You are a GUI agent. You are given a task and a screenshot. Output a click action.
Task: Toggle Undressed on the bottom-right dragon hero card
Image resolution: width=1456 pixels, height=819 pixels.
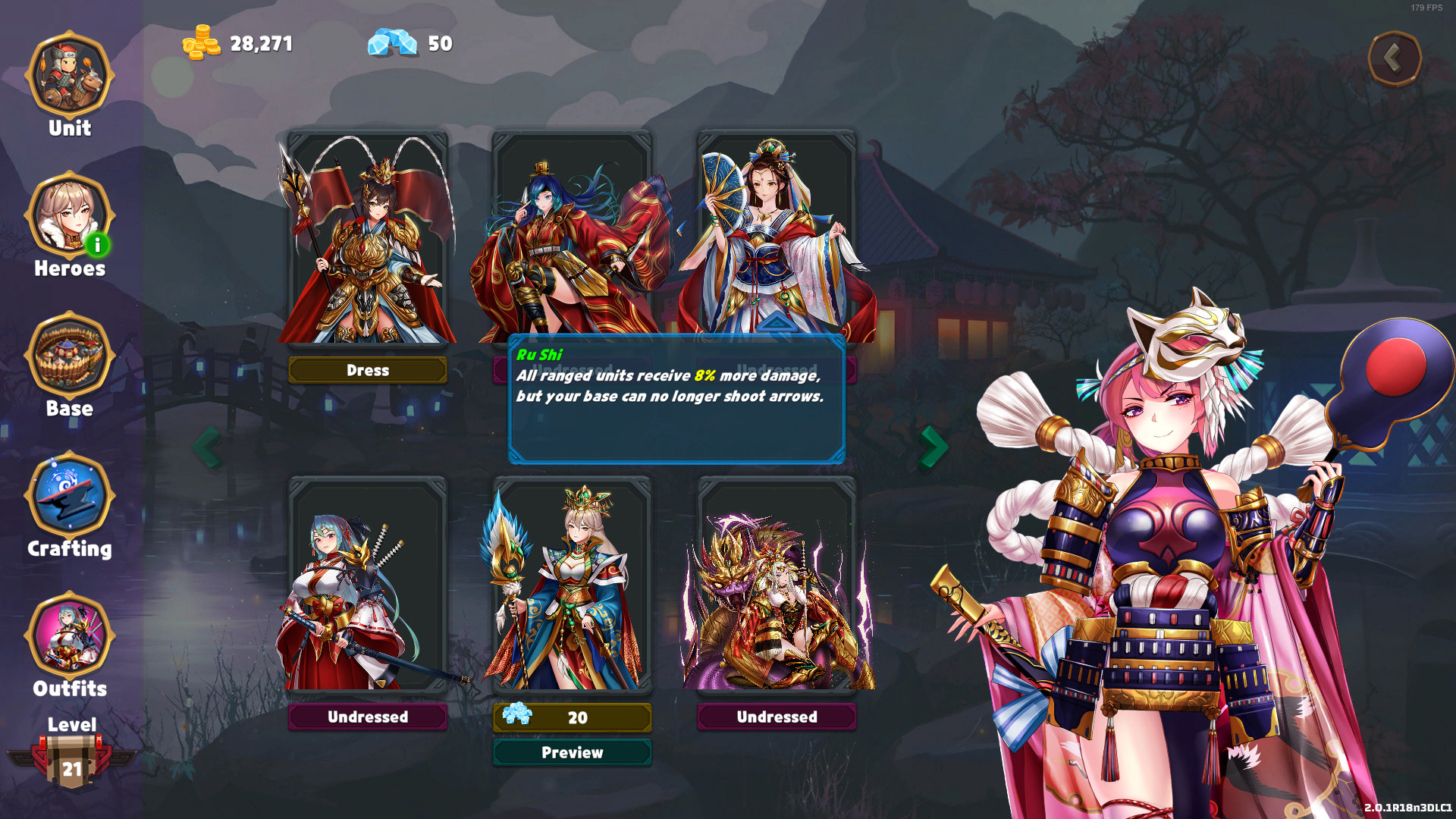pos(776,717)
